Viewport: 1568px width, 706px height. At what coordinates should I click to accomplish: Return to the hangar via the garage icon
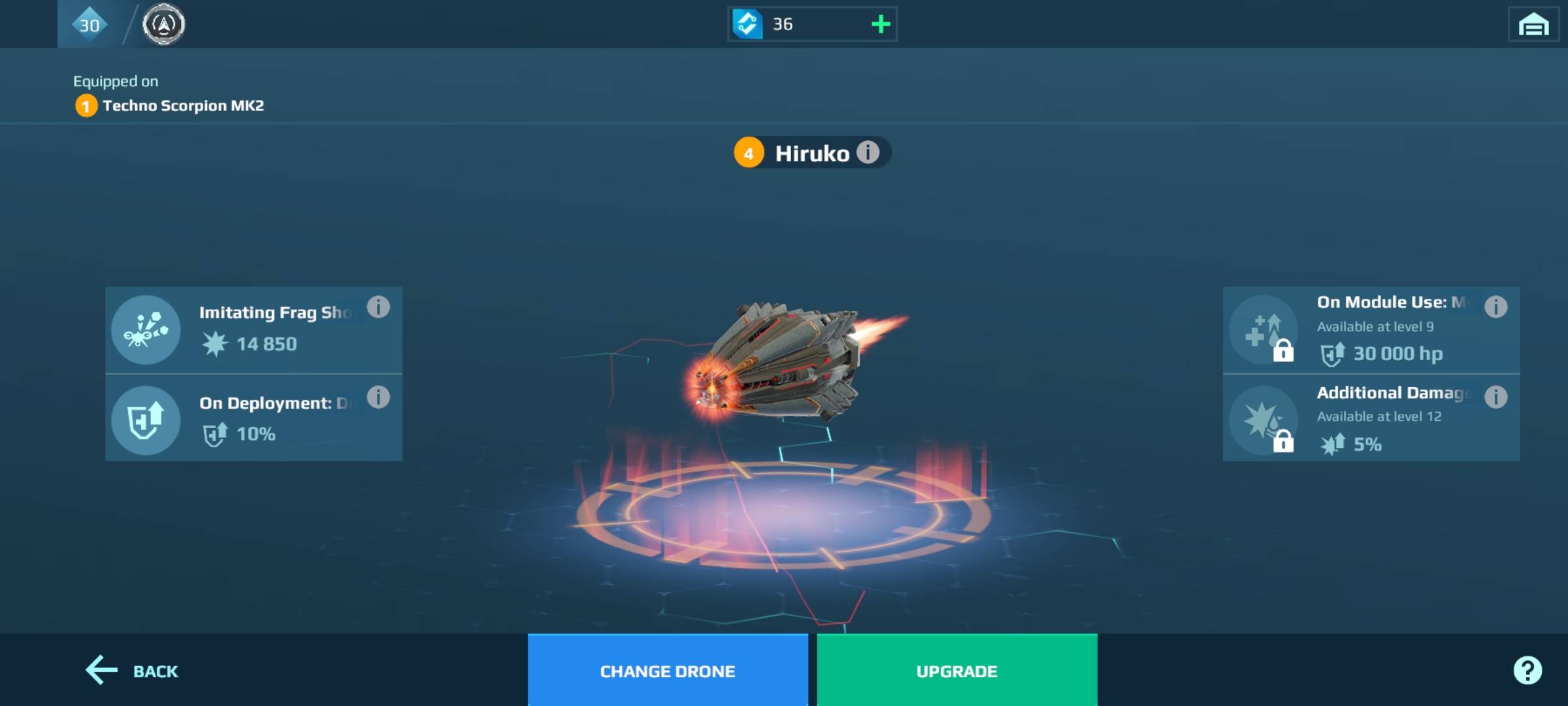pos(1533,25)
